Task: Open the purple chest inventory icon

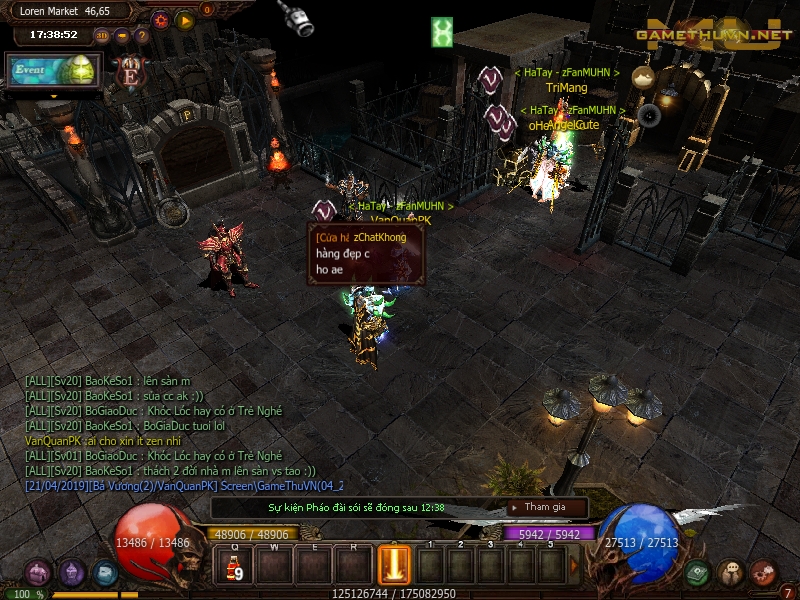Action: [38, 573]
